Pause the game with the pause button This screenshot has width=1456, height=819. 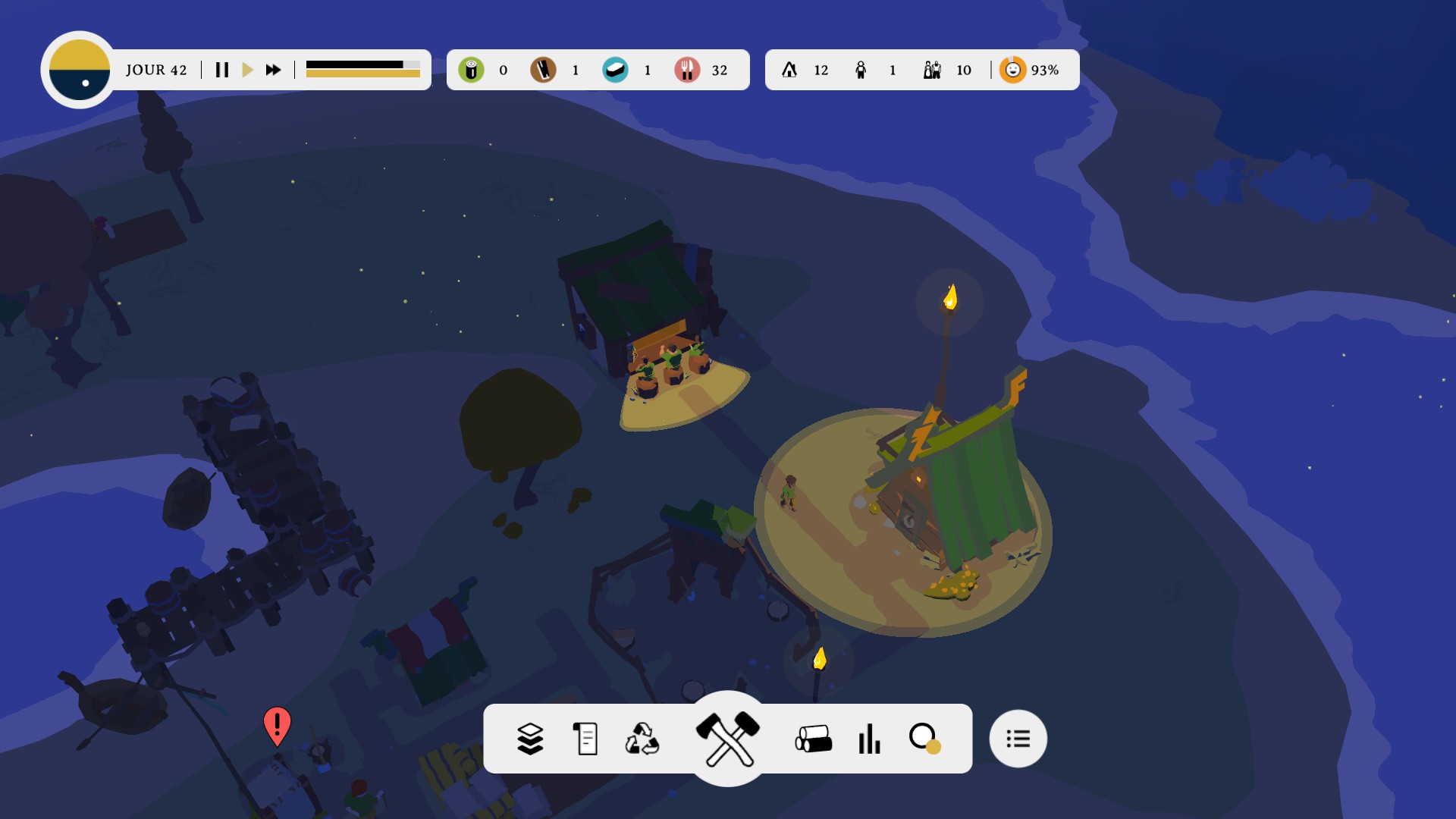coord(222,70)
